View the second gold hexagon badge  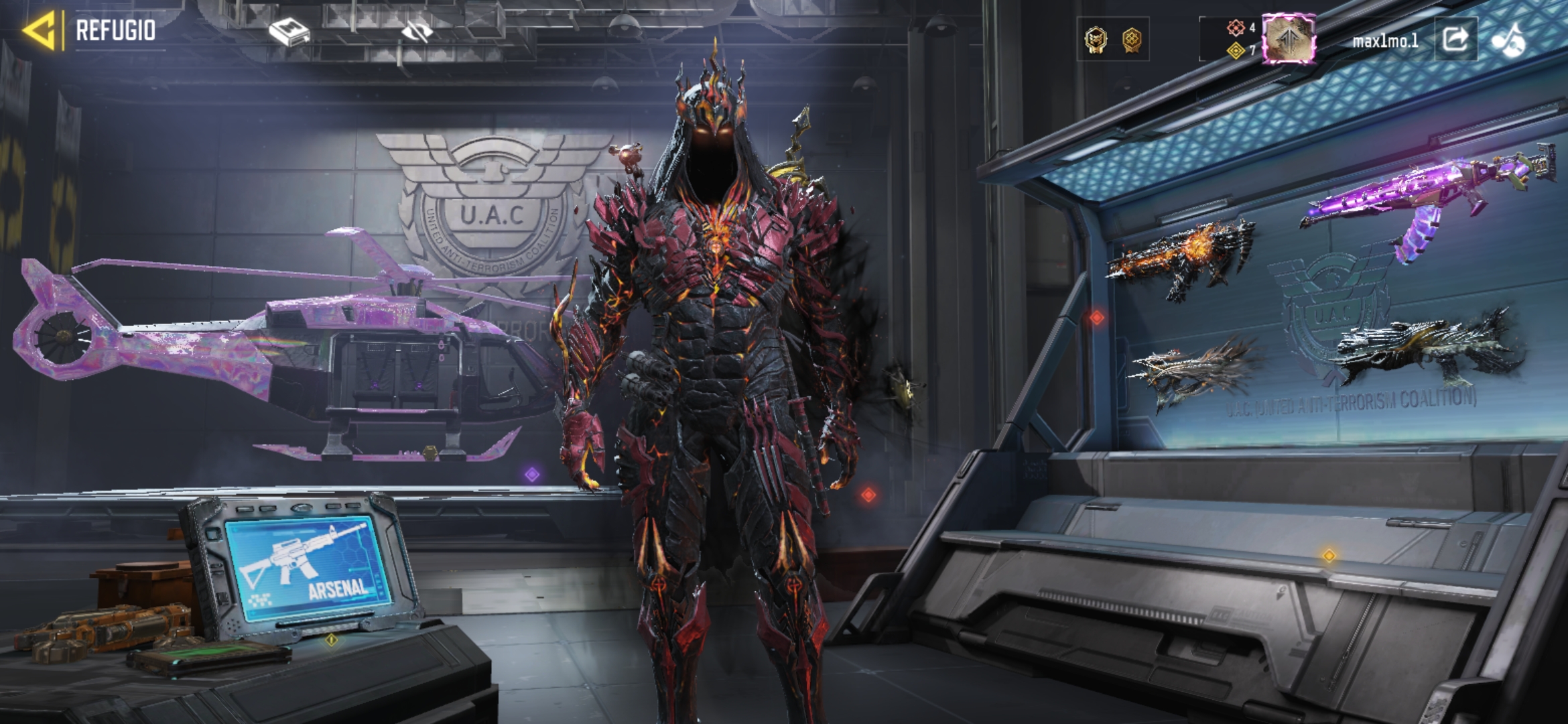(x=1132, y=40)
